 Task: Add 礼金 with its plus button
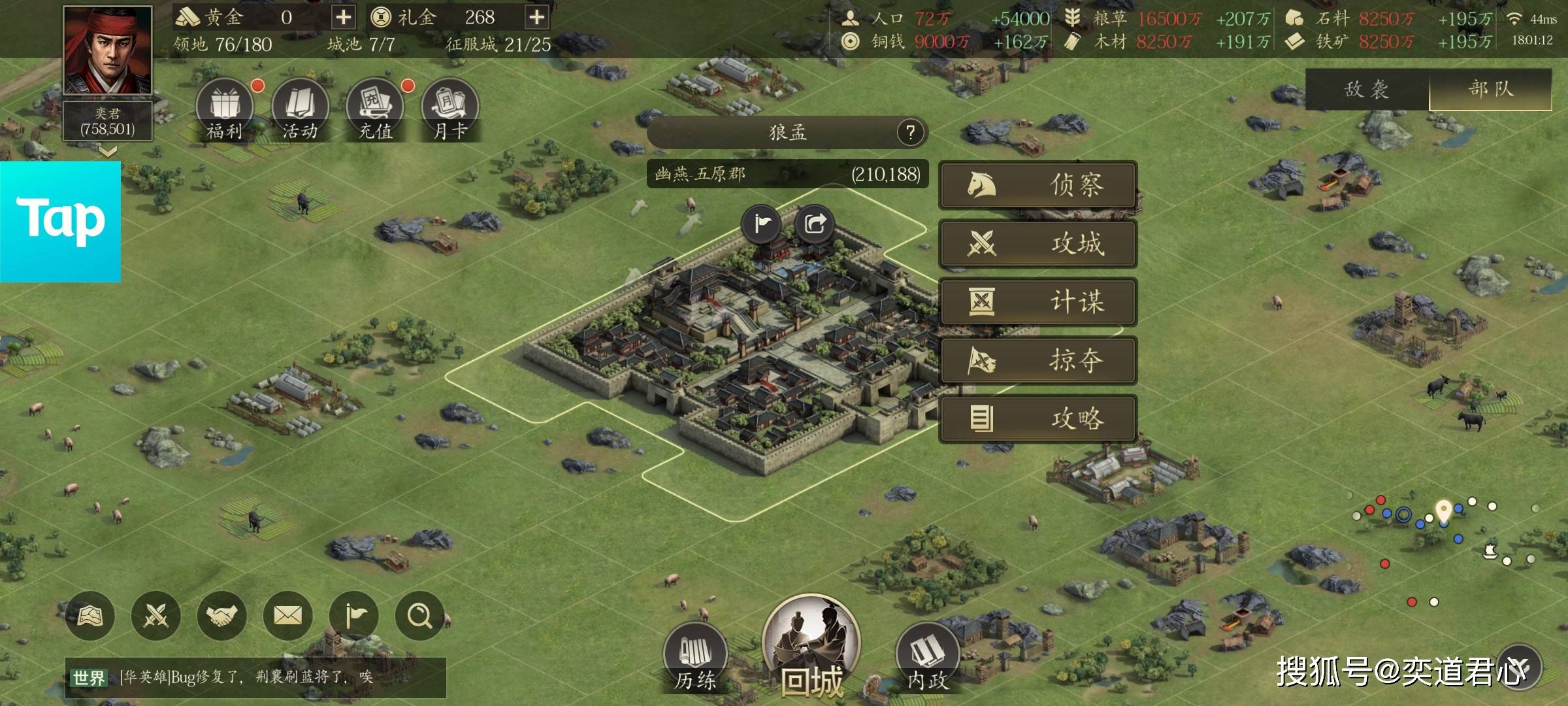point(536,17)
